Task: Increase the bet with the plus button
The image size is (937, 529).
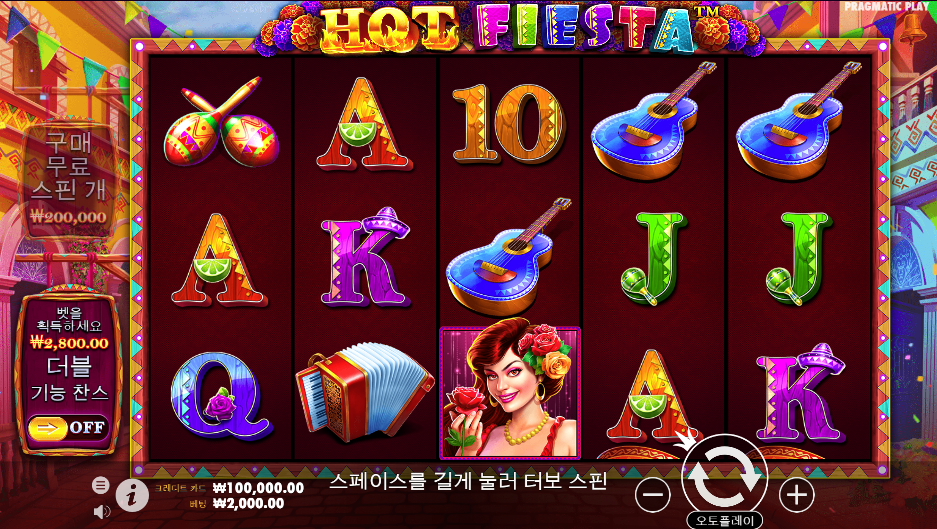Action: coord(796,493)
